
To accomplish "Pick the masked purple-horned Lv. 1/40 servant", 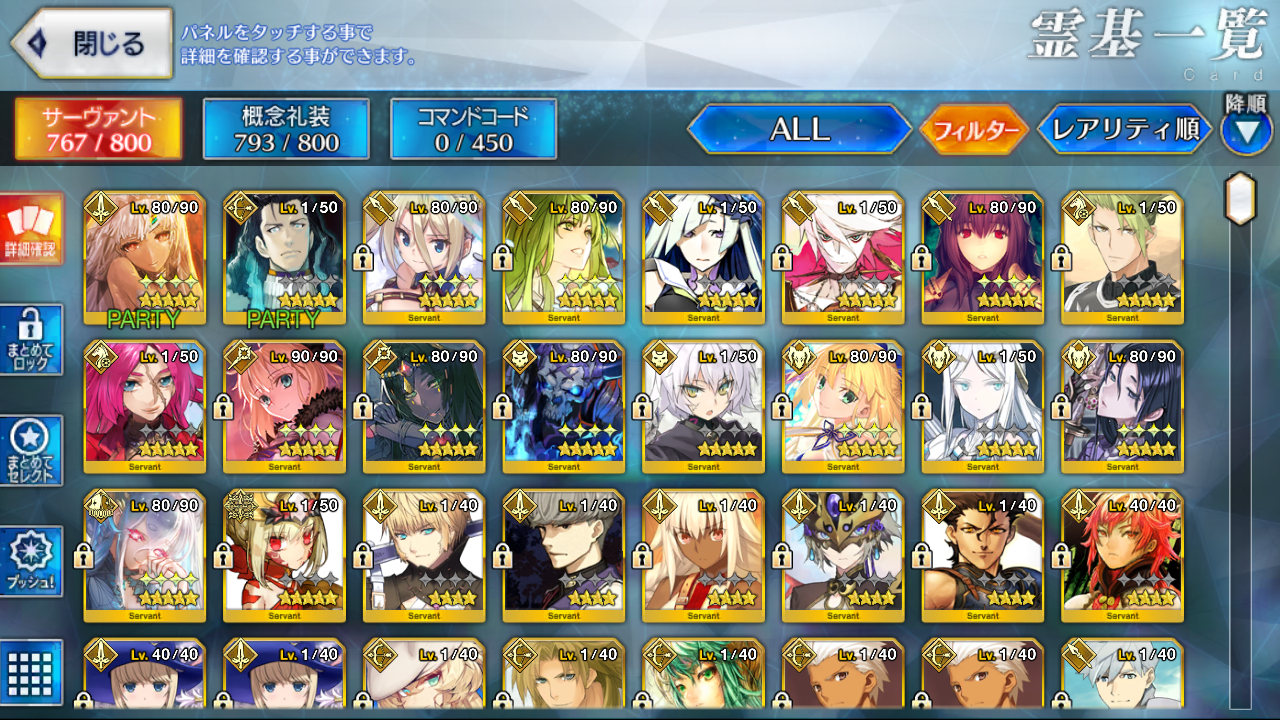I will tap(843, 556).
